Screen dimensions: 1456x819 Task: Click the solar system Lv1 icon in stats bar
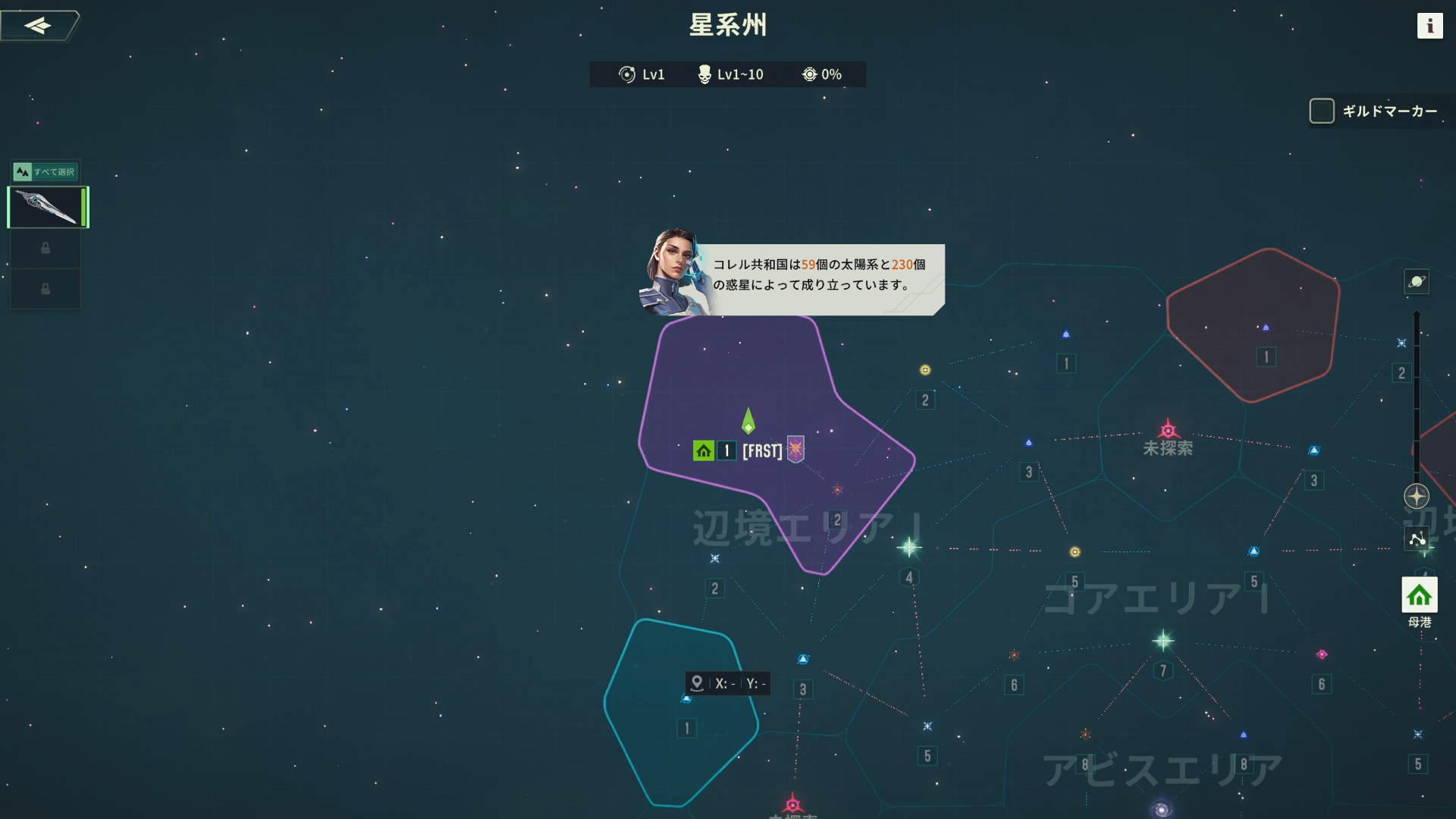626,74
